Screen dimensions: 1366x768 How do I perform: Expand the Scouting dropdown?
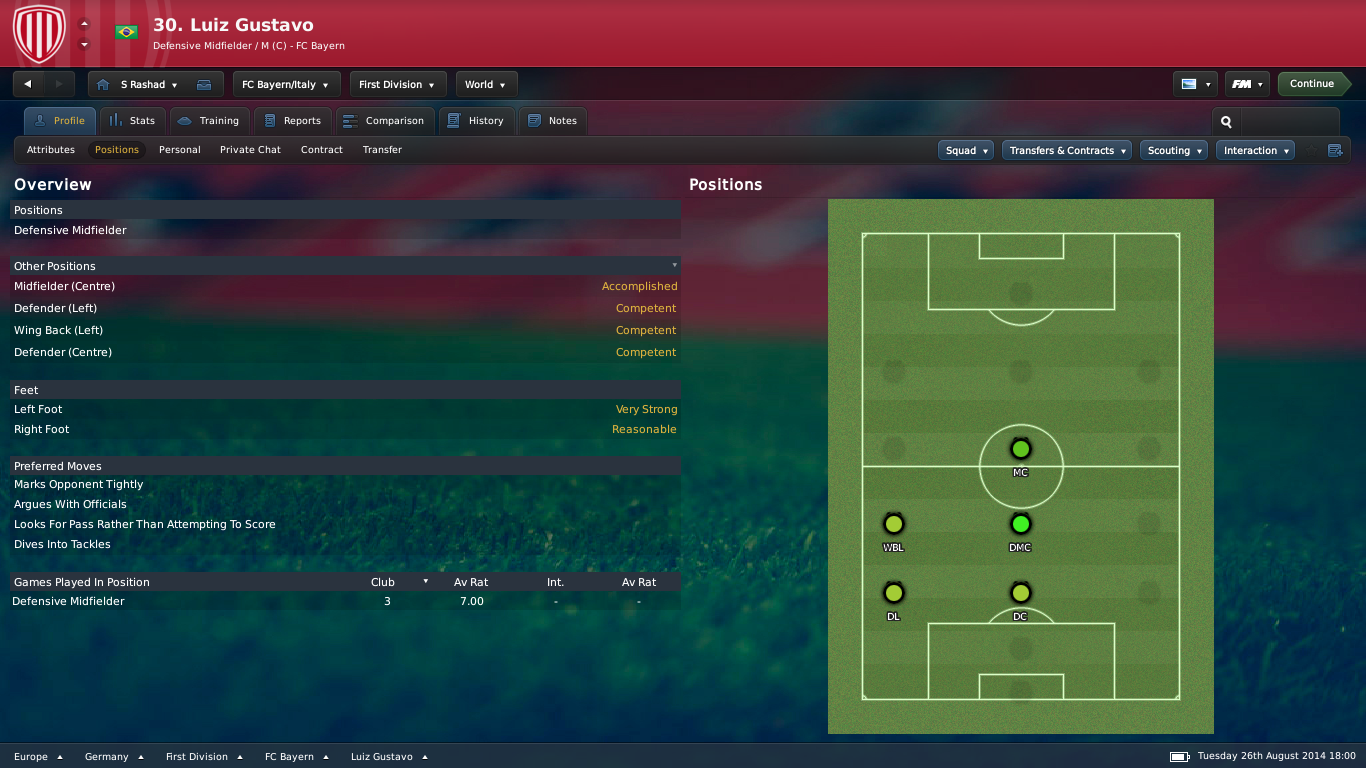[x=1173, y=151]
